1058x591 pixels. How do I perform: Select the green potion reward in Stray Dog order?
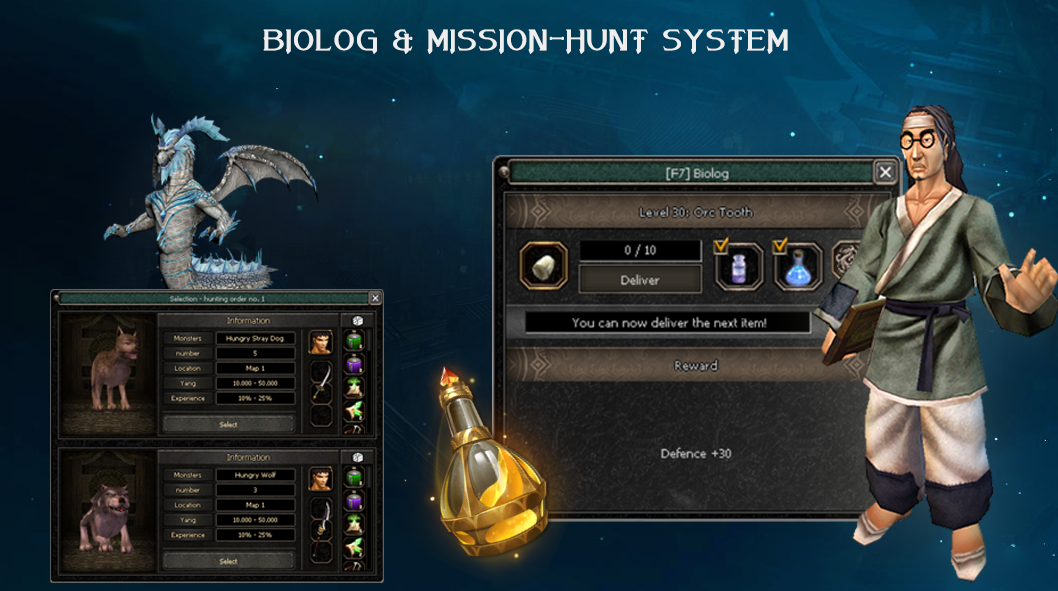pyautogui.click(x=354, y=340)
